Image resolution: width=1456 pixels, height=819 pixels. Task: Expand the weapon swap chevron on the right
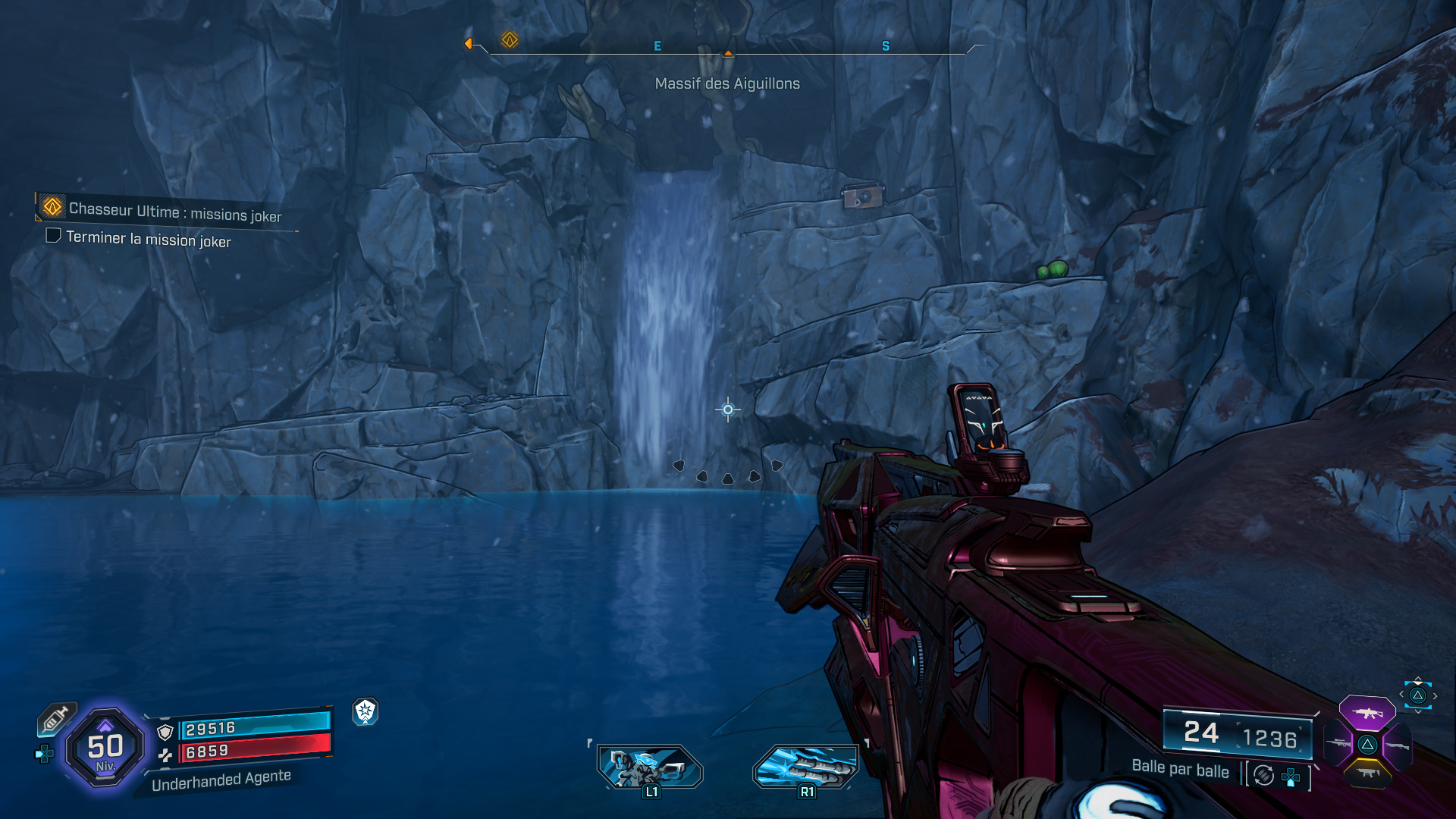pyautogui.click(x=1435, y=695)
